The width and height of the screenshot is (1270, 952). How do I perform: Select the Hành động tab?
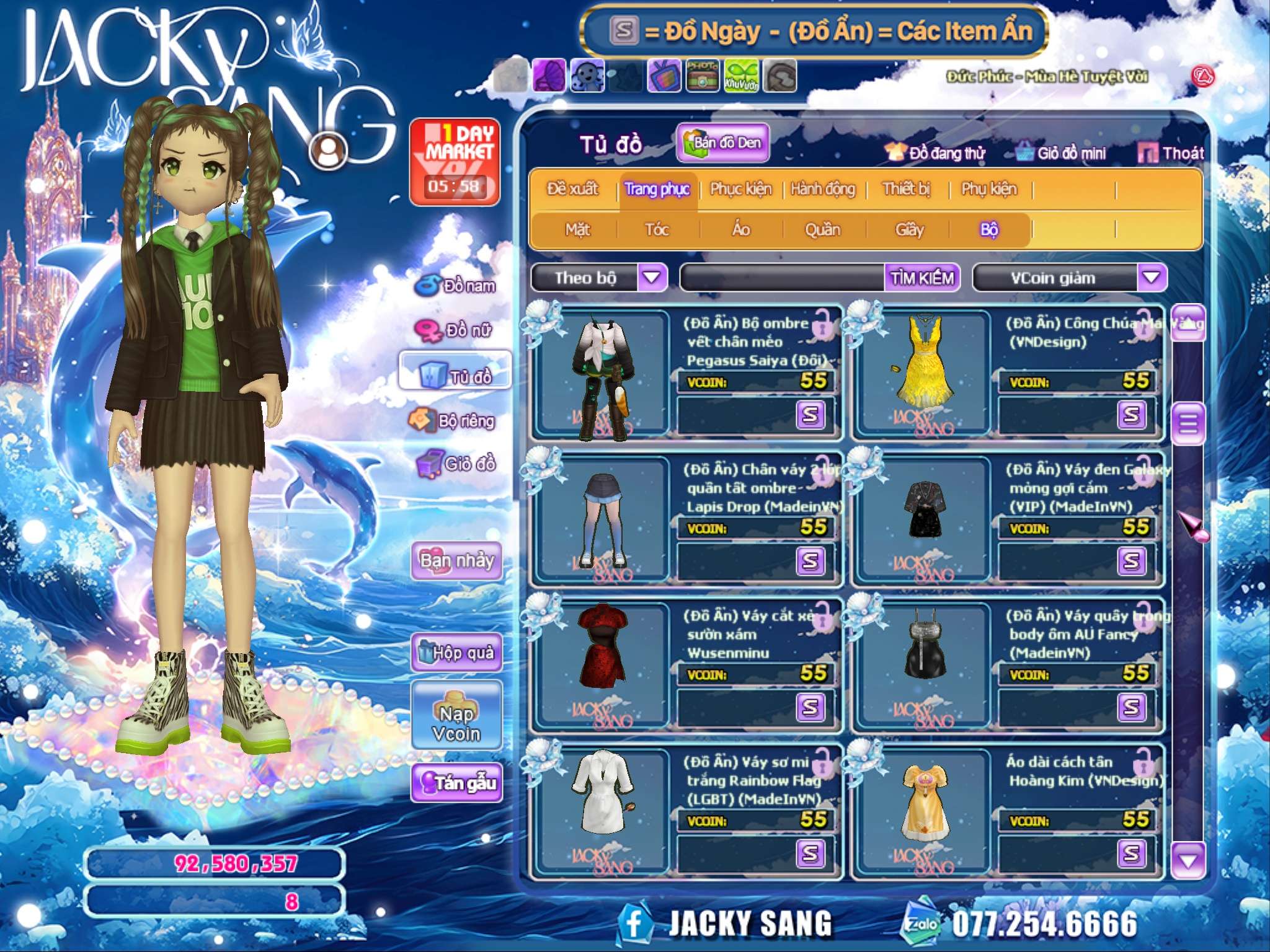point(822,189)
